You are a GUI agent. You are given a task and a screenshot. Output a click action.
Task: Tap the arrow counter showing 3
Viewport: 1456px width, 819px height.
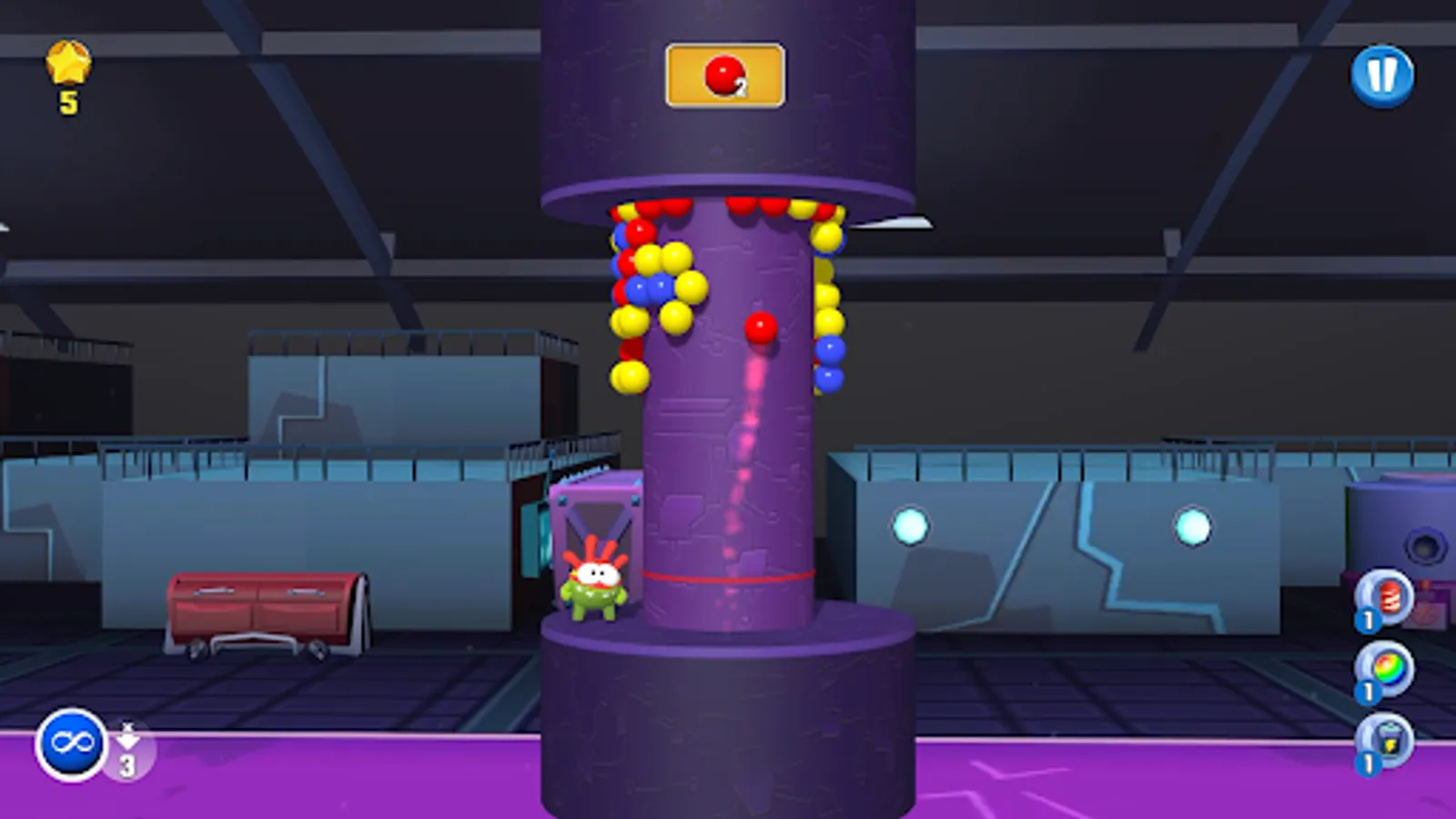click(x=126, y=746)
